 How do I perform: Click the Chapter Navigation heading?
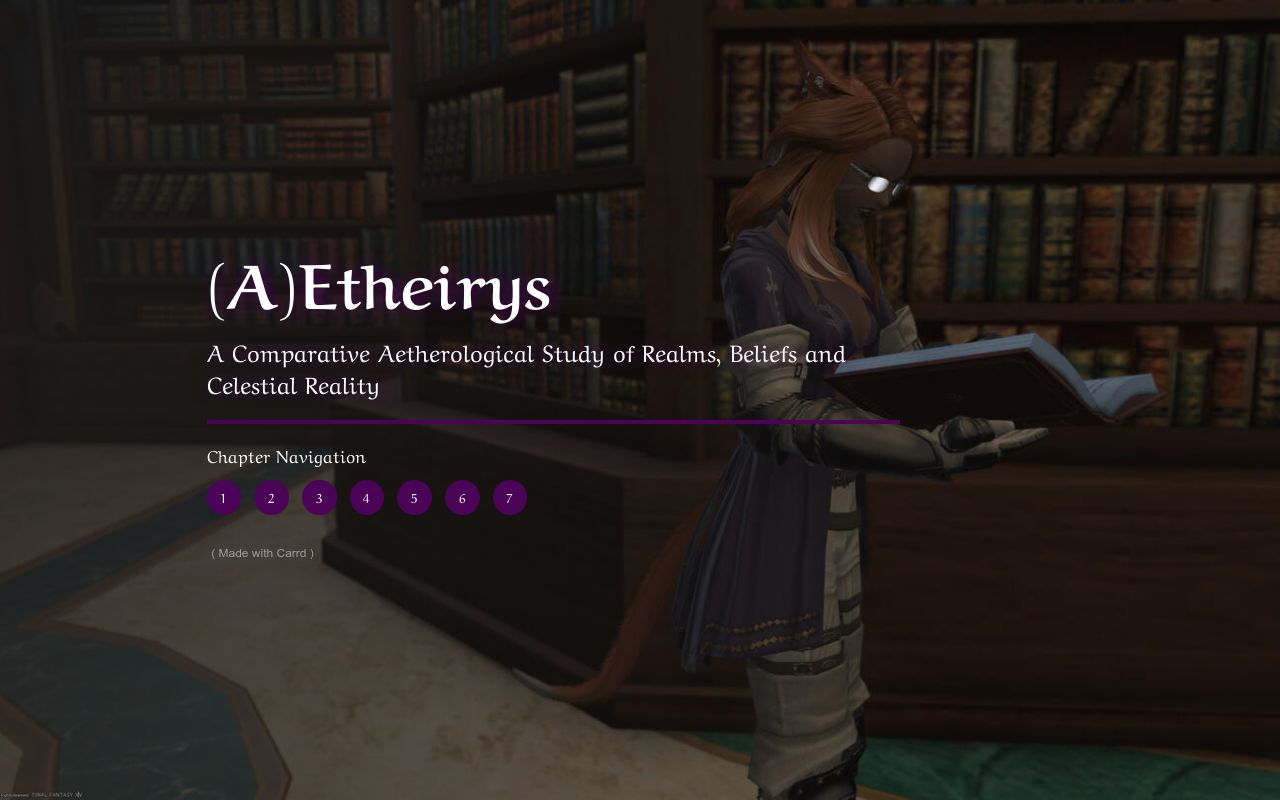coord(286,457)
